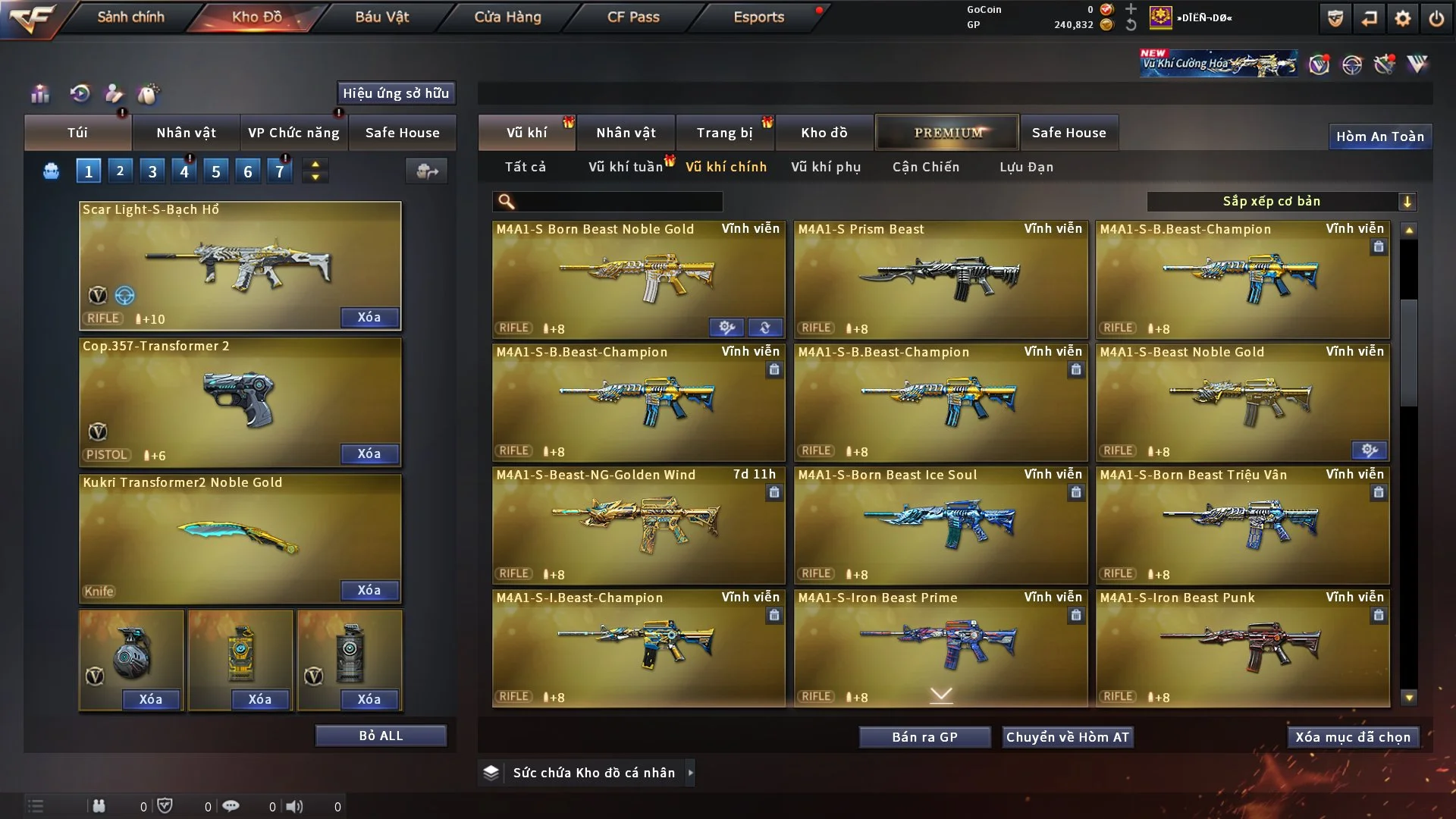The width and height of the screenshot is (1456, 819).
Task: Open the Hòm An Toàn button
Action: (1379, 136)
